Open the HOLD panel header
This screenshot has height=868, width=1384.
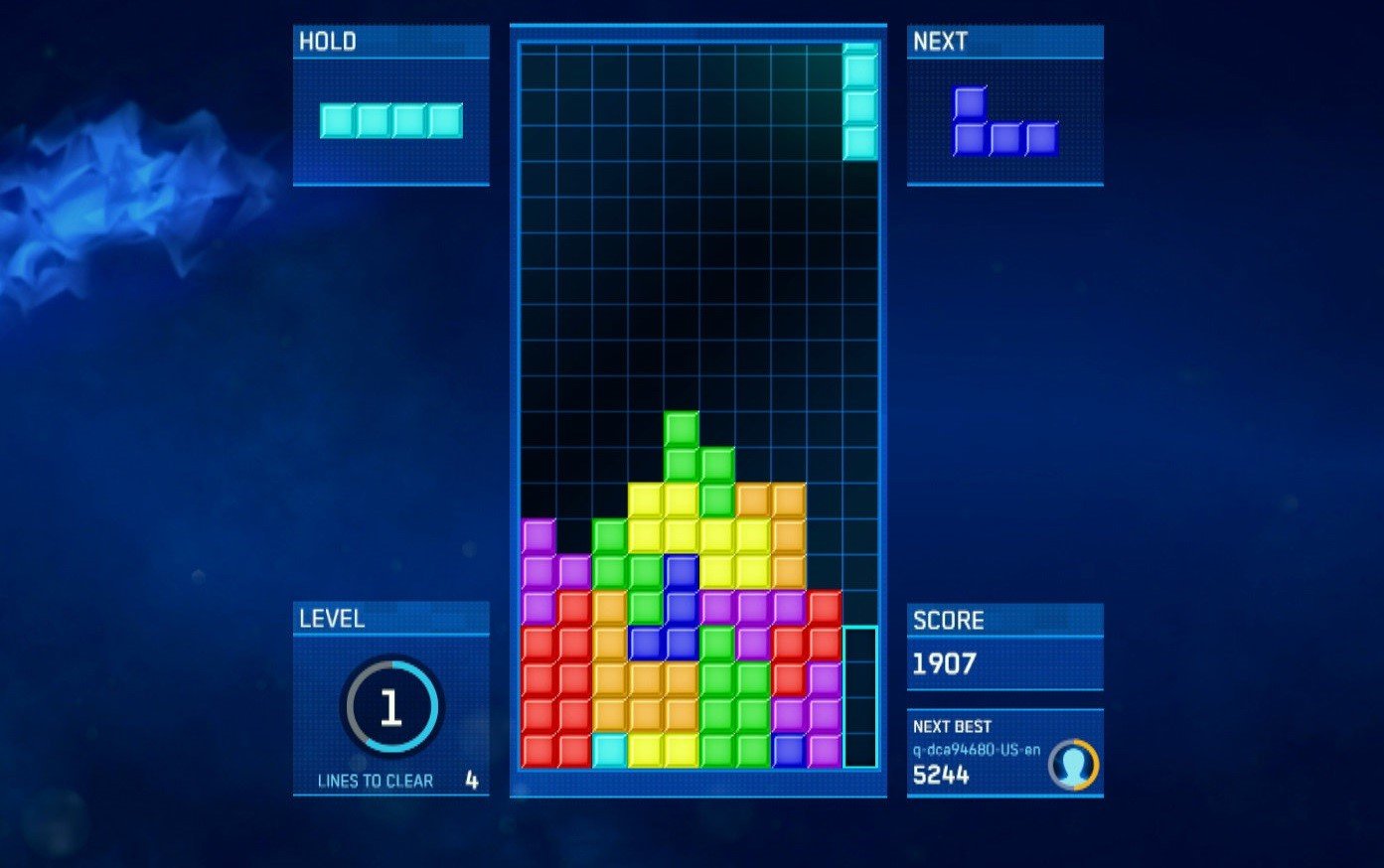pos(390,41)
